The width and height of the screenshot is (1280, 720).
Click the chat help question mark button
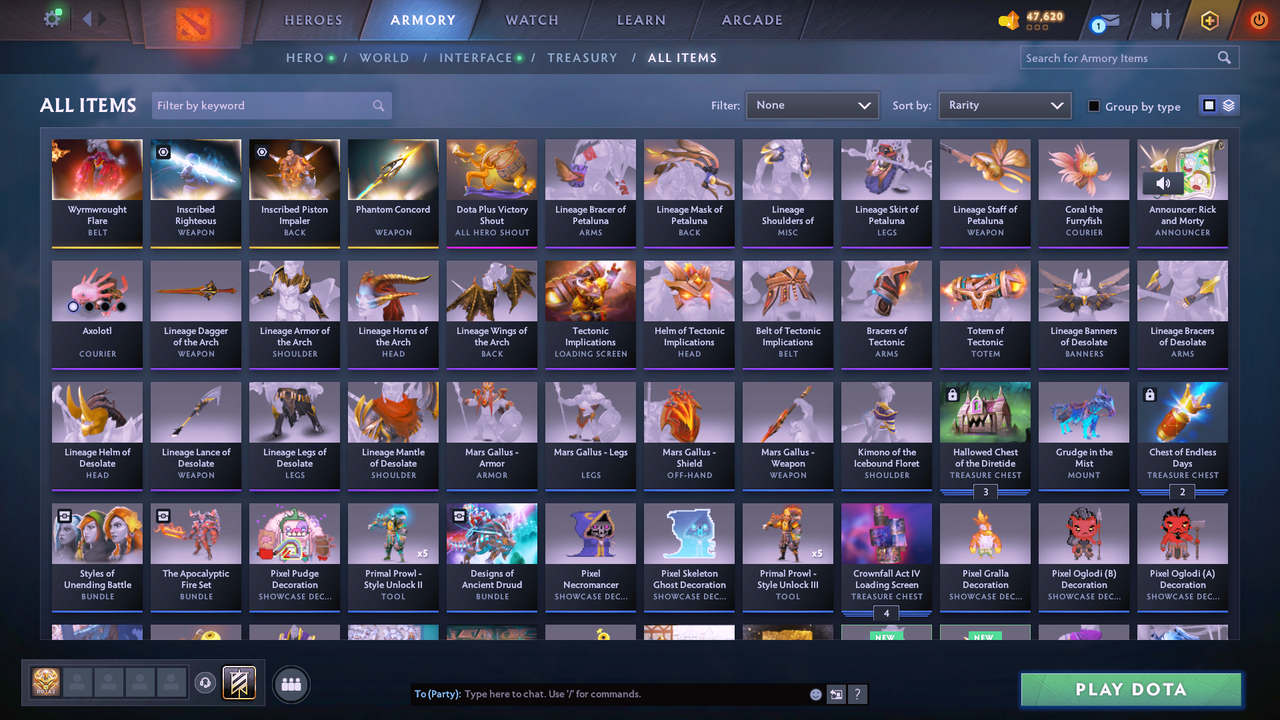pyautogui.click(x=858, y=694)
